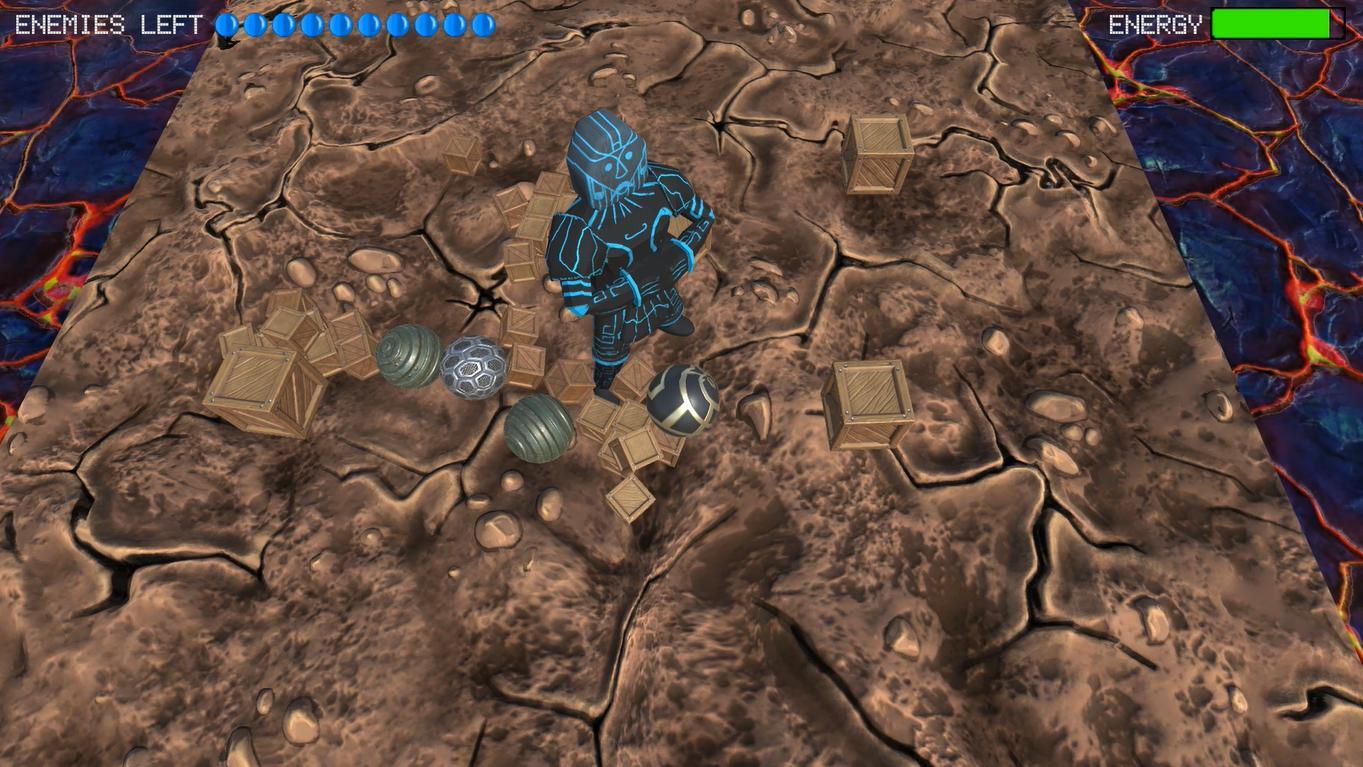Click the green energy bar
The width and height of the screenshot is (1363, 767).
click(1272, 24)
